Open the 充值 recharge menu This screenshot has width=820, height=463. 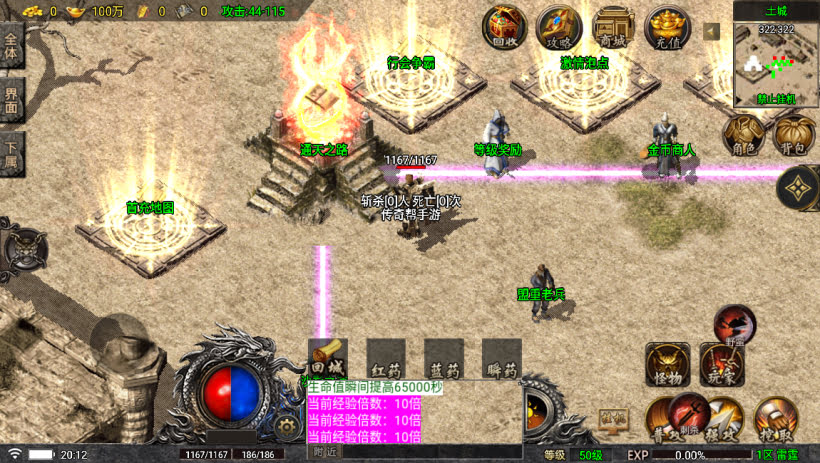pos(667,26)
